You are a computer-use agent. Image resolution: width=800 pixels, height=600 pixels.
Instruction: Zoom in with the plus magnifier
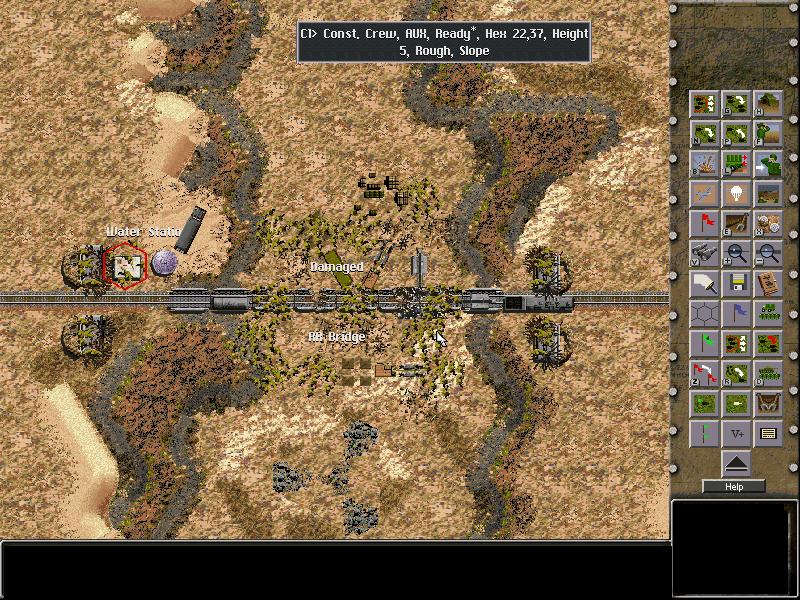pos(736,253)
